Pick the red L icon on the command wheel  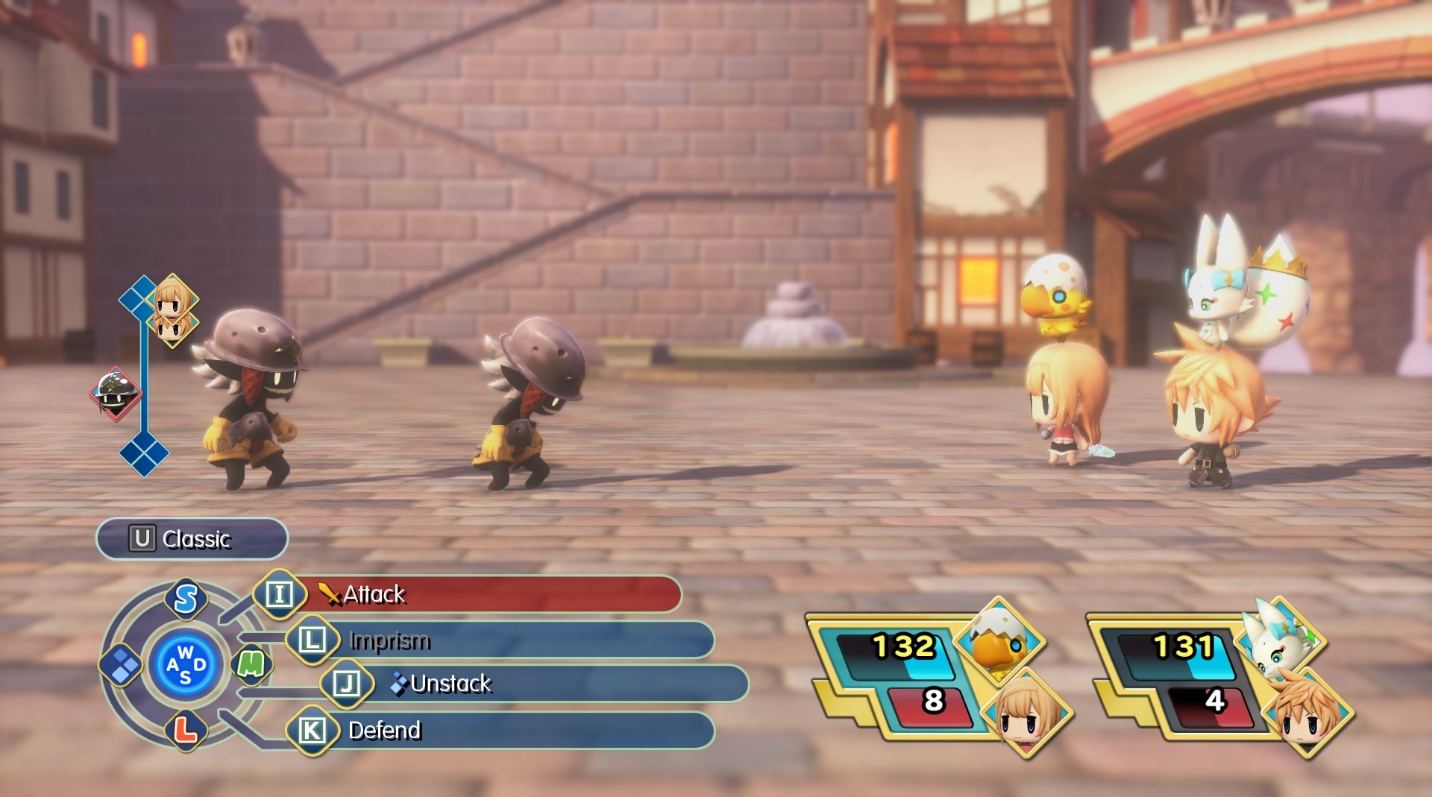click(x=186, y=729)
